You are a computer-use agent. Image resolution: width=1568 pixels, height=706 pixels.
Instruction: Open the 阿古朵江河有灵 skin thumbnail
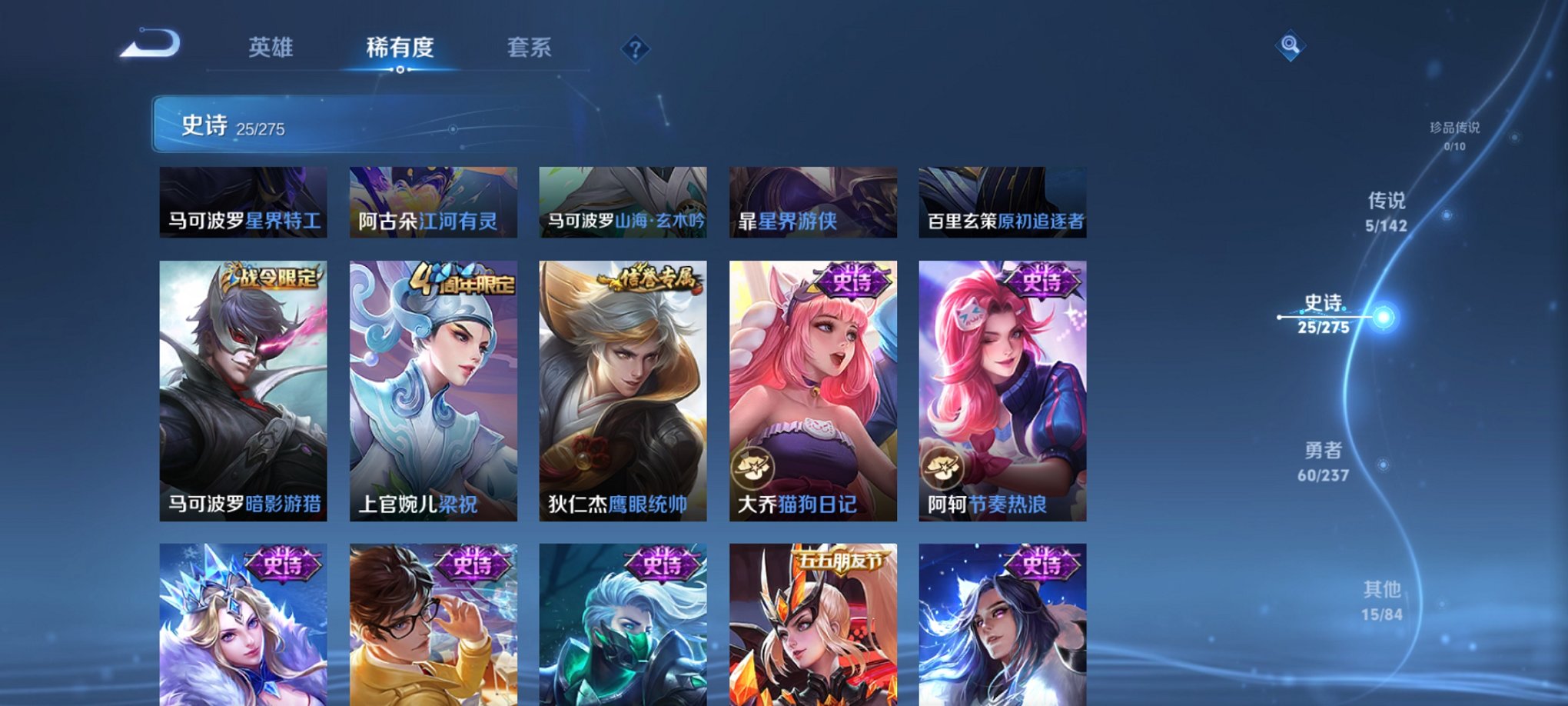[432, 200]
